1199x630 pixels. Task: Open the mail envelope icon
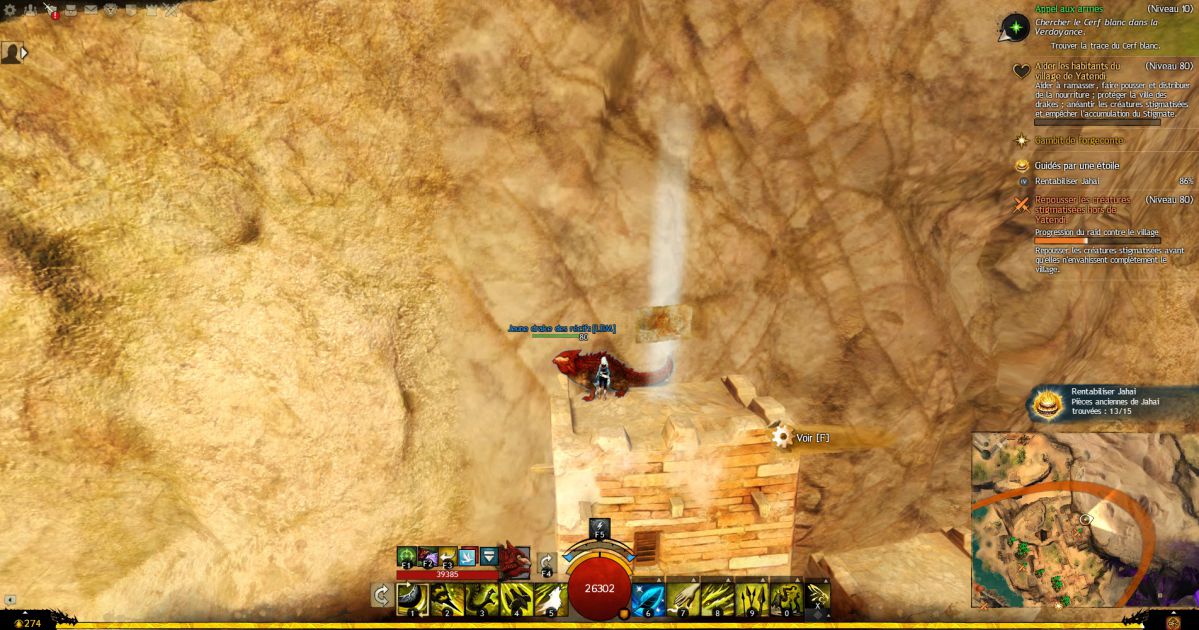[89, 10]
